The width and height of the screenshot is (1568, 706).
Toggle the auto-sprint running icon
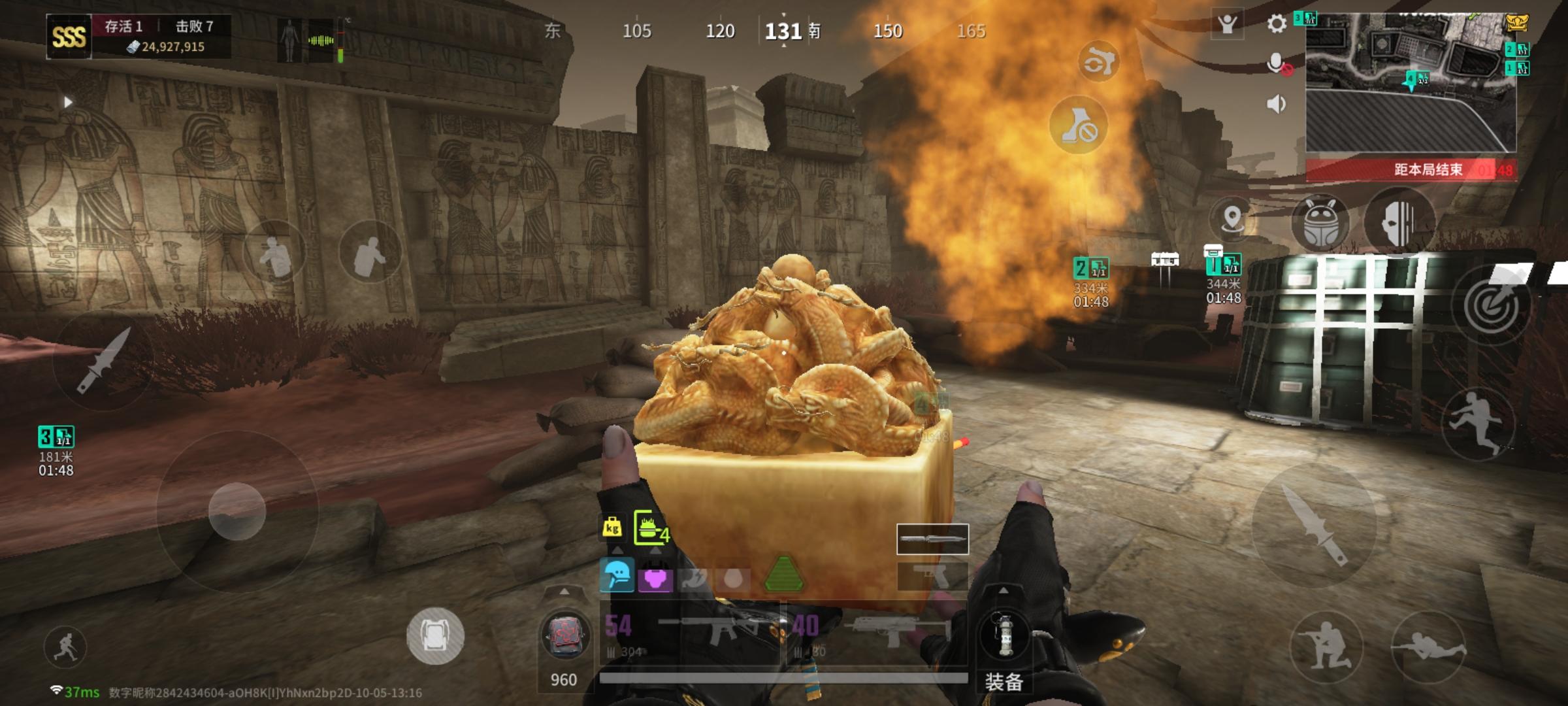[x=65, y=647]
